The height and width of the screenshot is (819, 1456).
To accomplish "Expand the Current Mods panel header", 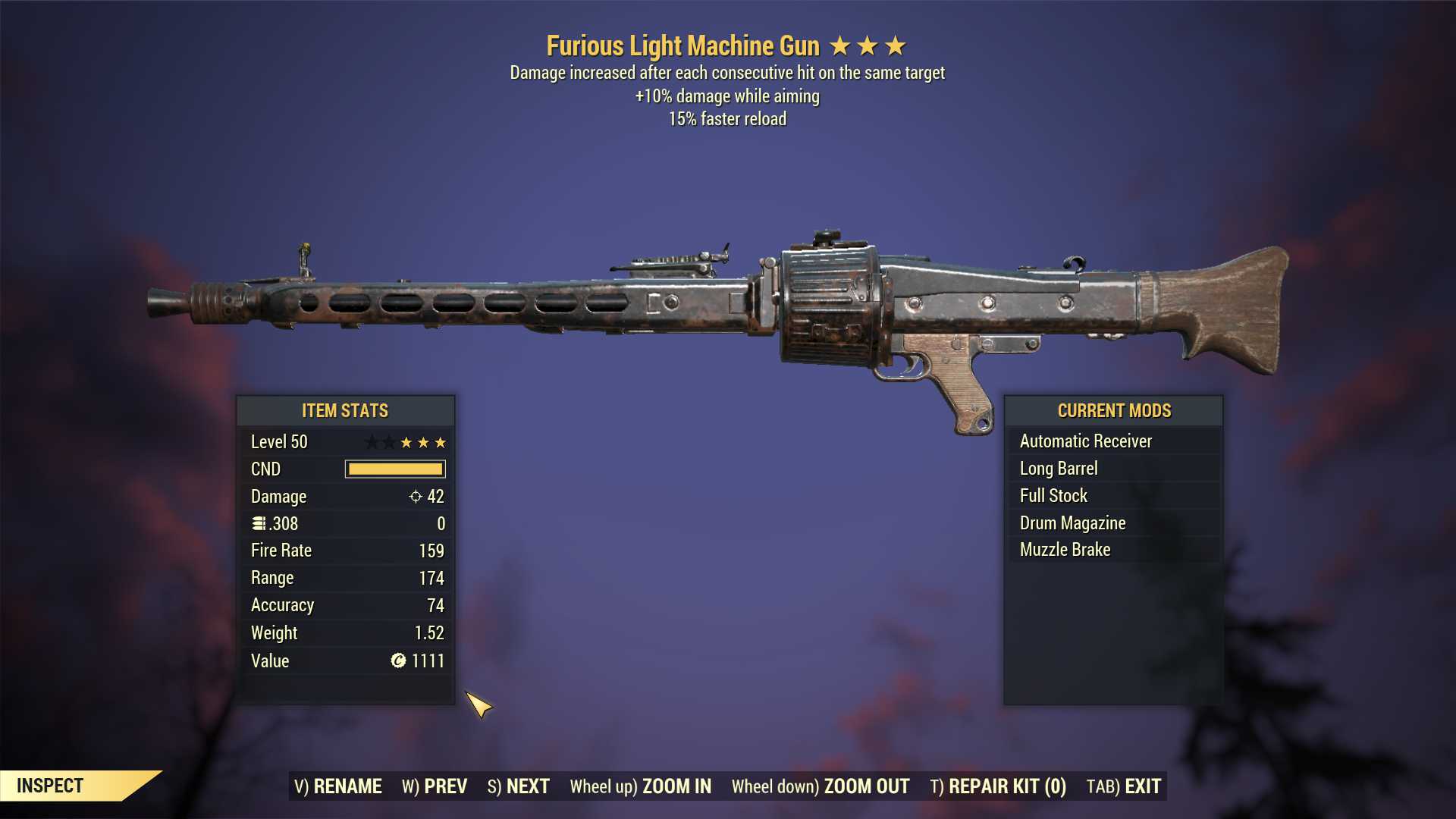I will (1114, 410).
